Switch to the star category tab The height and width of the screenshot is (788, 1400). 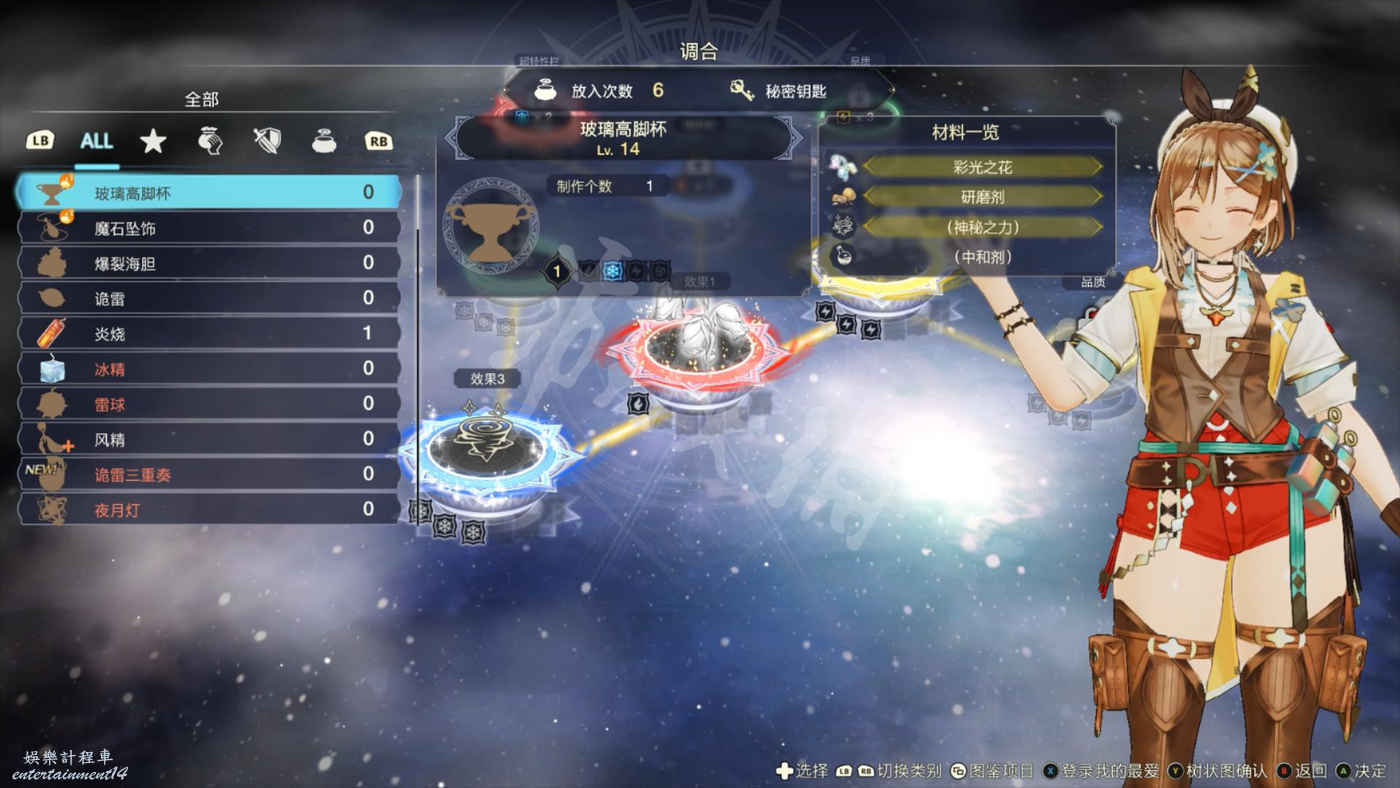click(x=153, y=141)
